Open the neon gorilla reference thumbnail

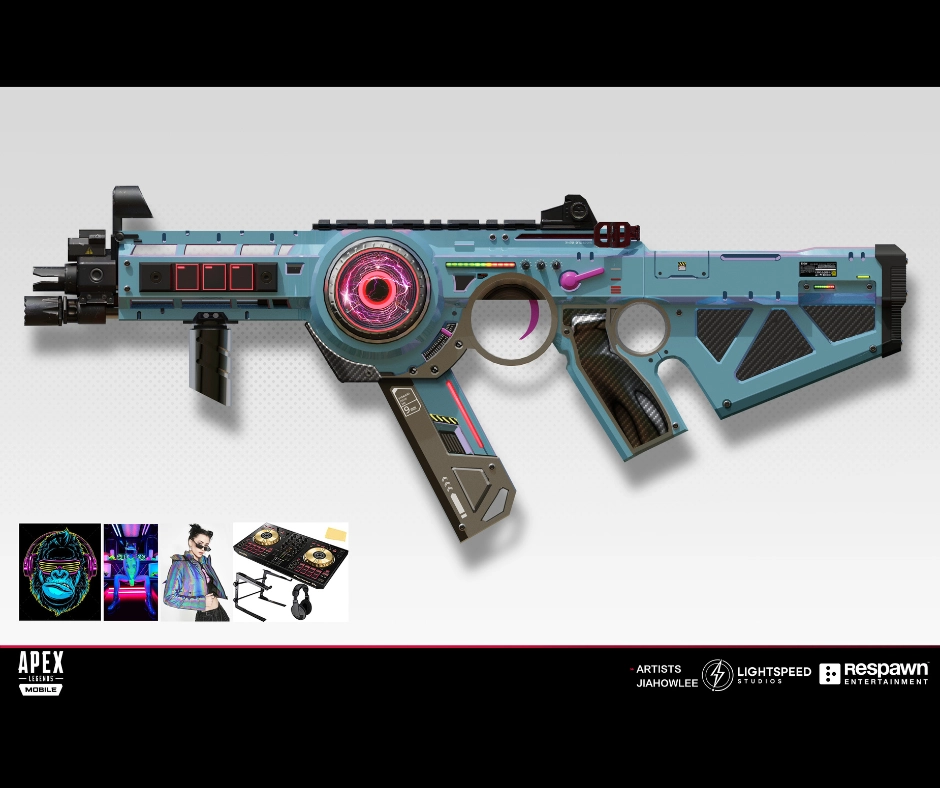coord(60,572)
